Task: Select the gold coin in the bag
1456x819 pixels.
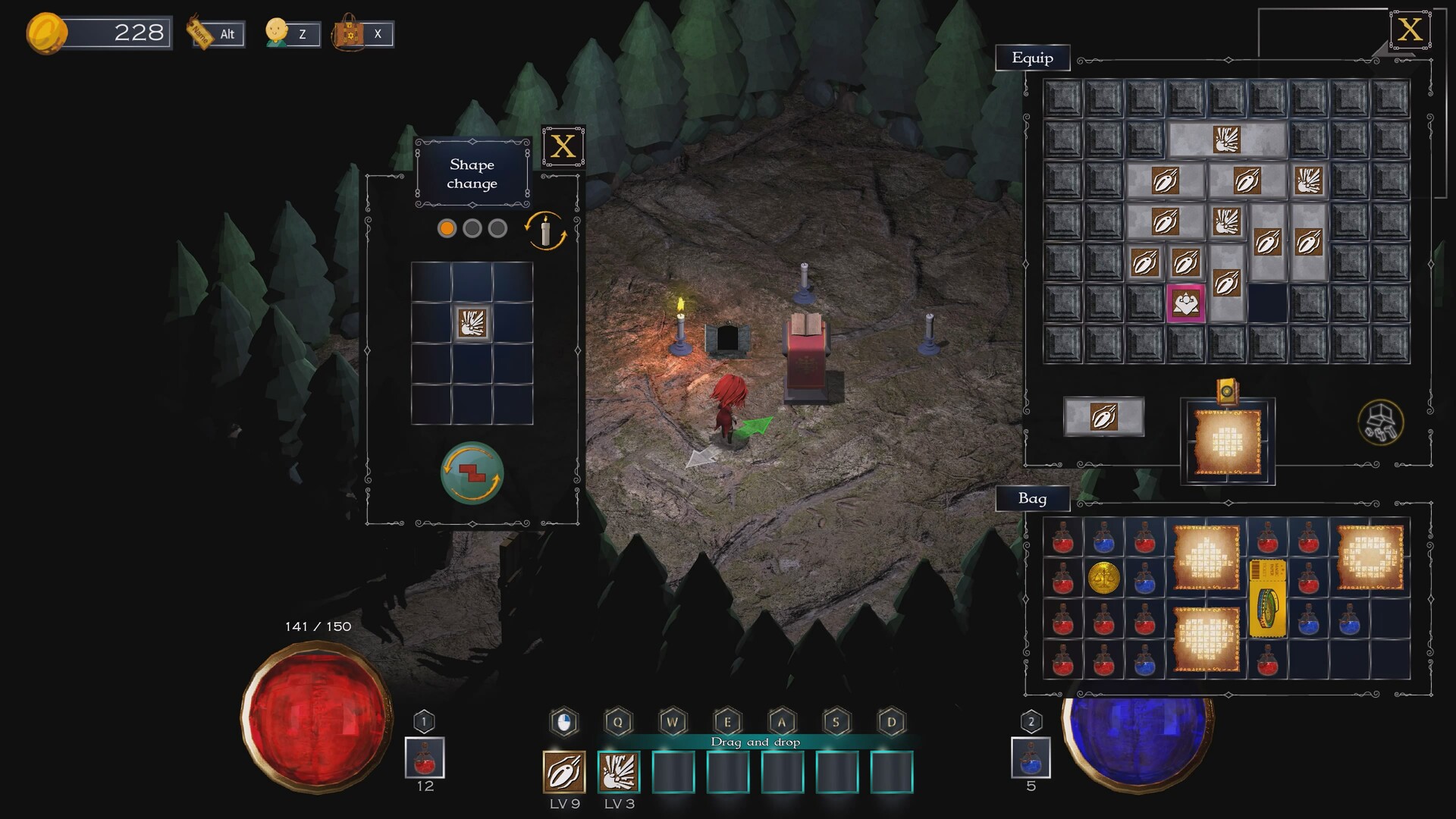Action: tap(1103, 579)
